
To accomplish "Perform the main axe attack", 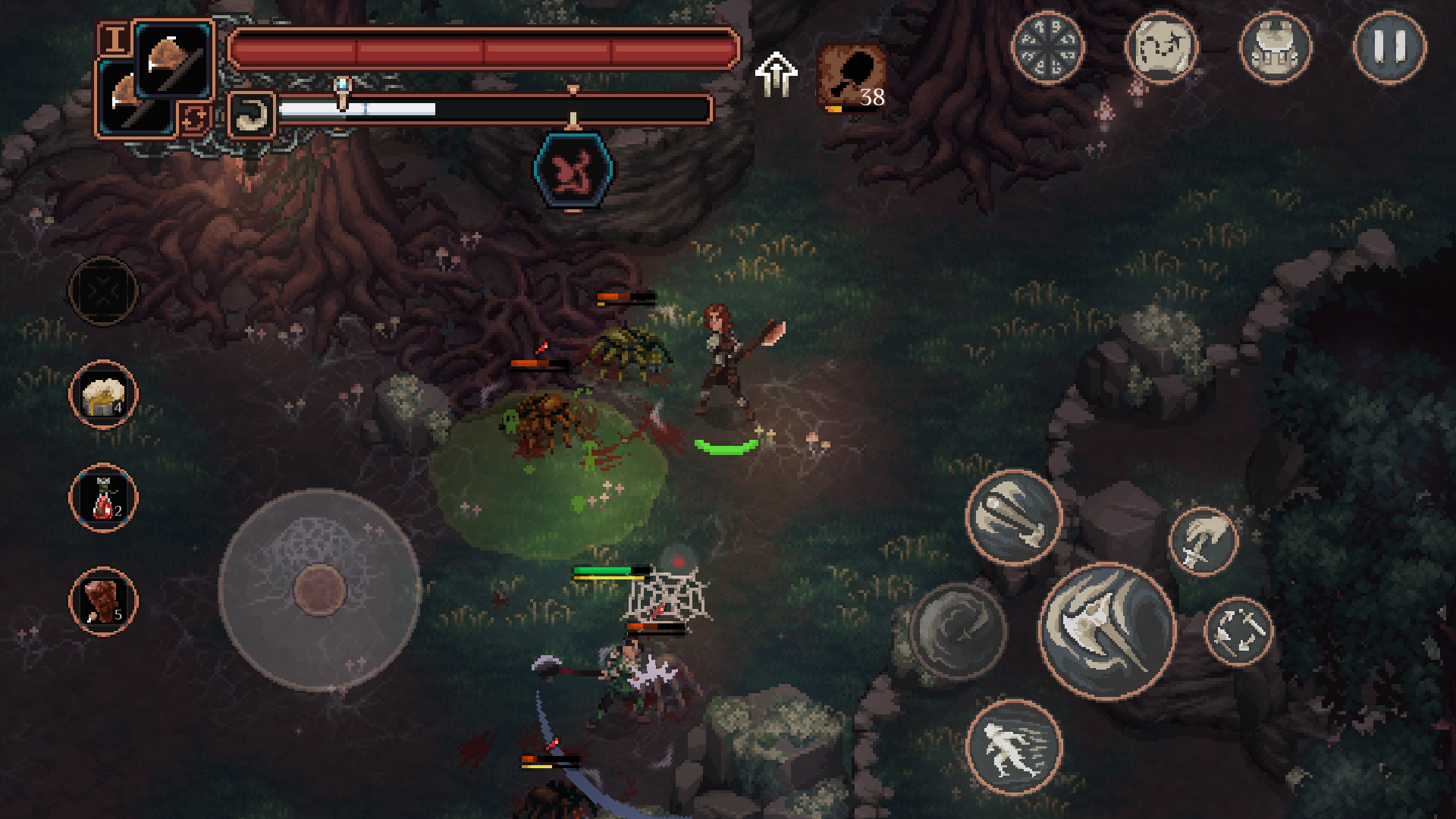I will 1107,631.
